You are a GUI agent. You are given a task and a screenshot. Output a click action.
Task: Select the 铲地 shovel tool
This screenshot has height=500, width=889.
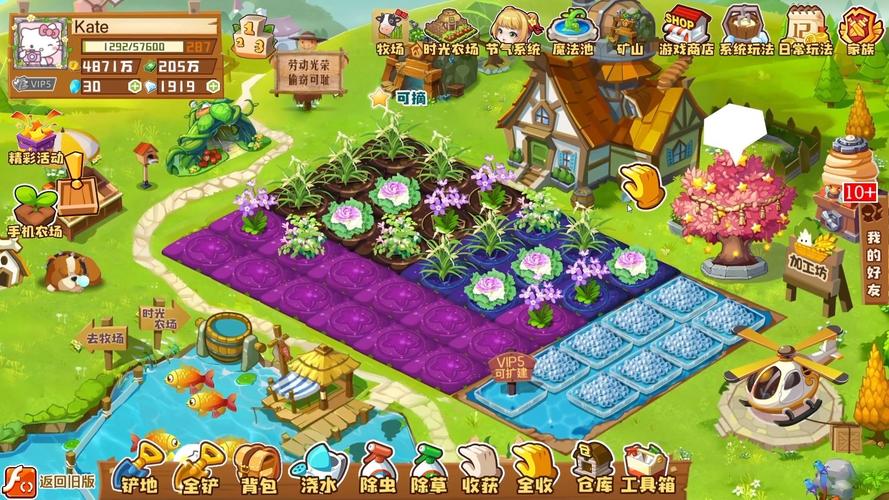pyautogui.click(x=138, y=470)
